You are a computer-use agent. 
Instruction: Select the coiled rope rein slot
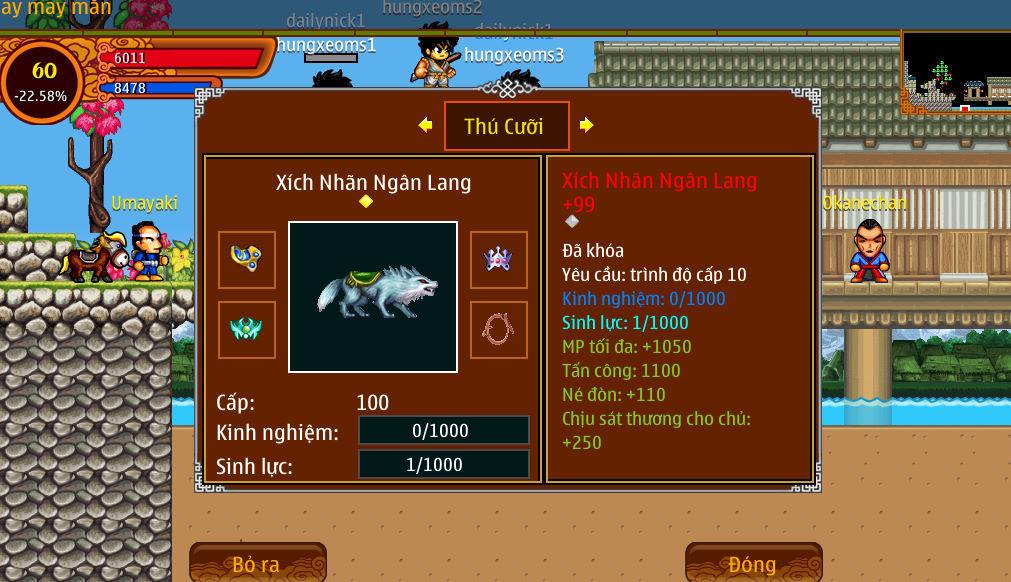click(x=498, y=330)
